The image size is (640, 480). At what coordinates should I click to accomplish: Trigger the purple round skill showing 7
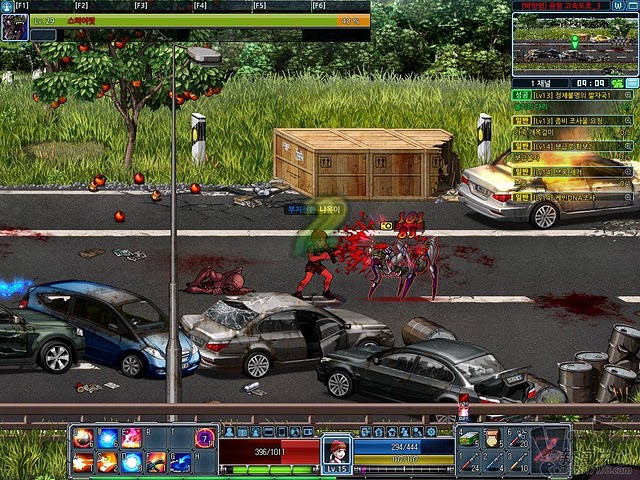click(x=204, y=438)
